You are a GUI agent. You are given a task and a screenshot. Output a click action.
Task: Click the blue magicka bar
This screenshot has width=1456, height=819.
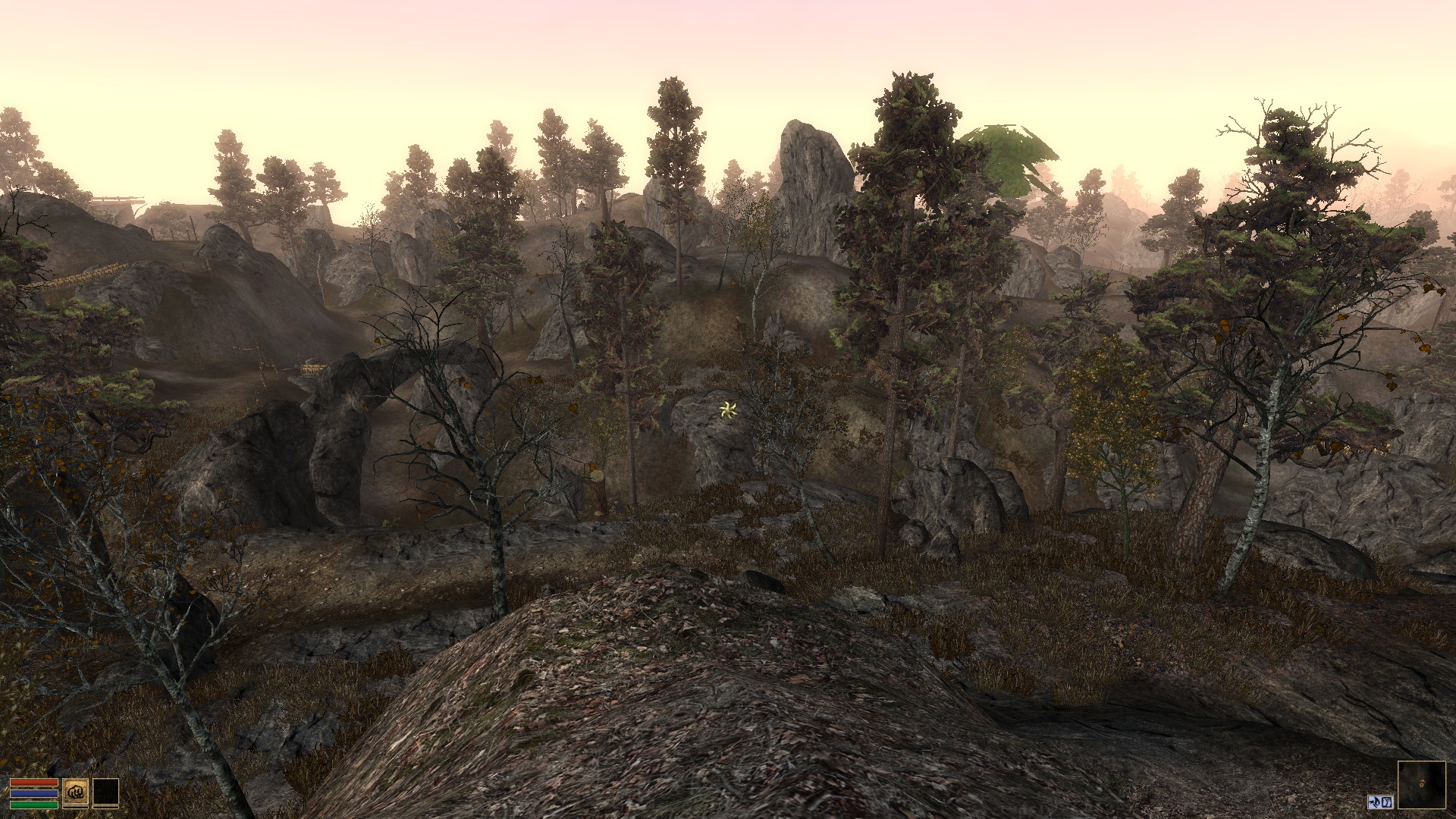(x=34, y=792)
